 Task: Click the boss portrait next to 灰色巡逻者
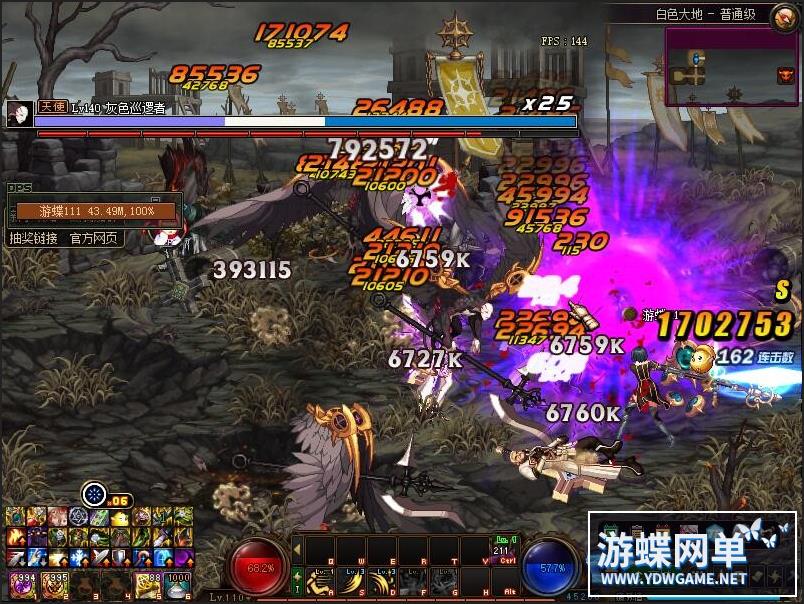[x=17, y=113]
